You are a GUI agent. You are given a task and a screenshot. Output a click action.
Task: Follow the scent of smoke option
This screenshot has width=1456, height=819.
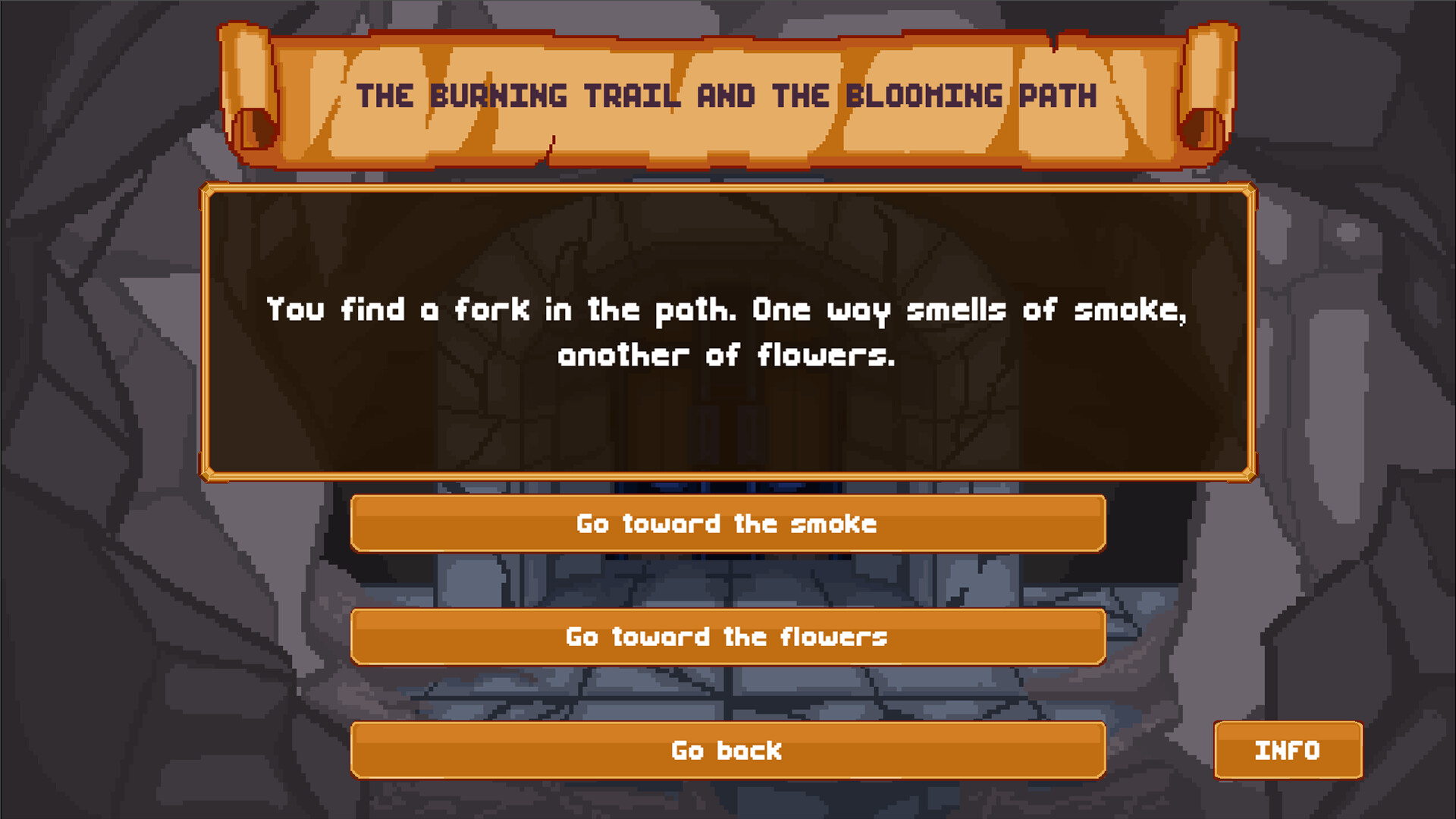click(x=726, y=523)
